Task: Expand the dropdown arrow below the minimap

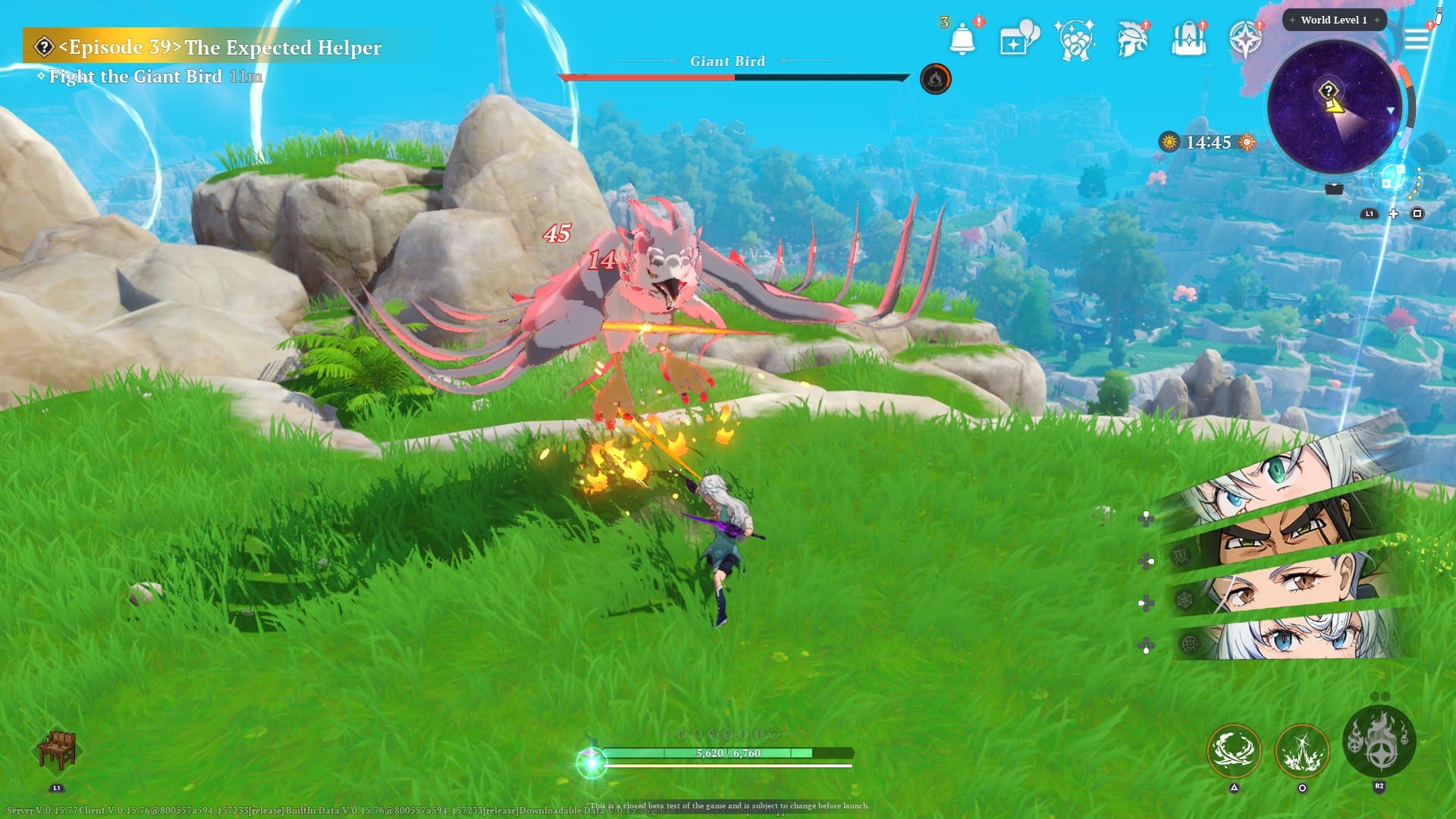Action: click(1334, 189)
